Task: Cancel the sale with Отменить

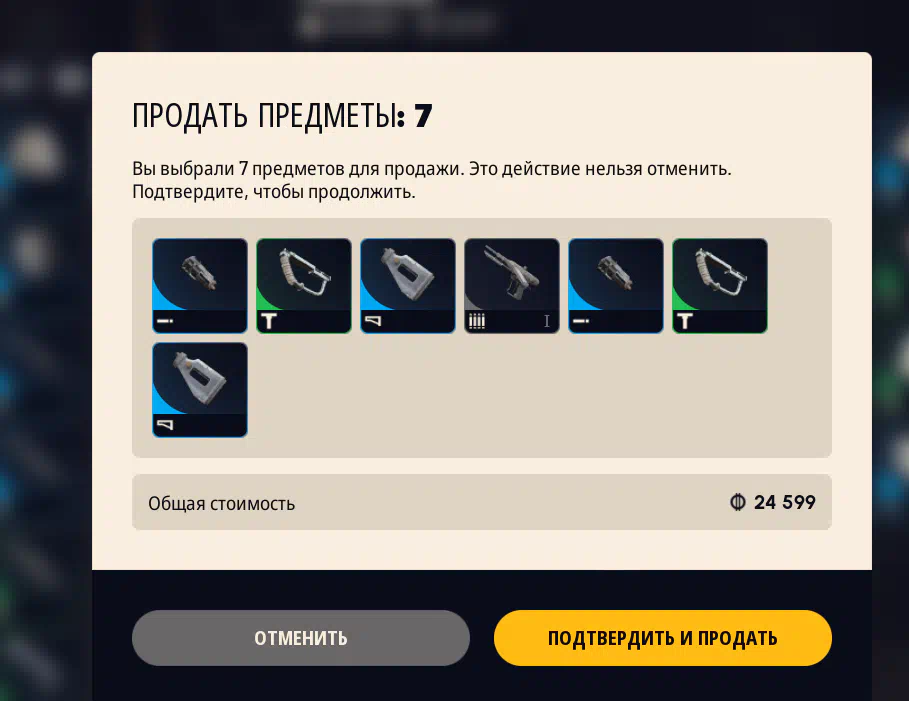Action: pyautogui.click(x=300, y=638)
